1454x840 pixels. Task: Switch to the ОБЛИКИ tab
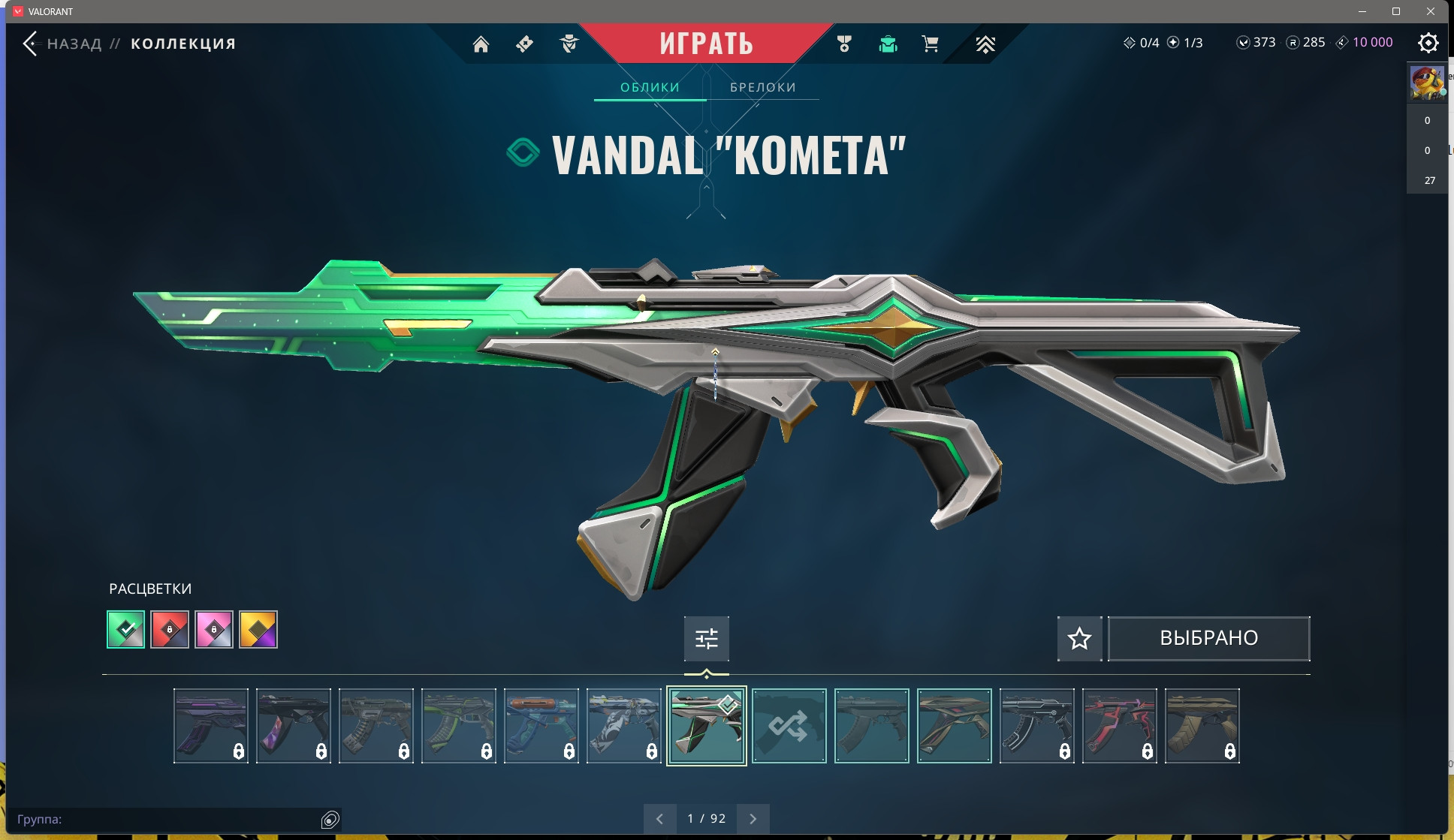[650, 87]
